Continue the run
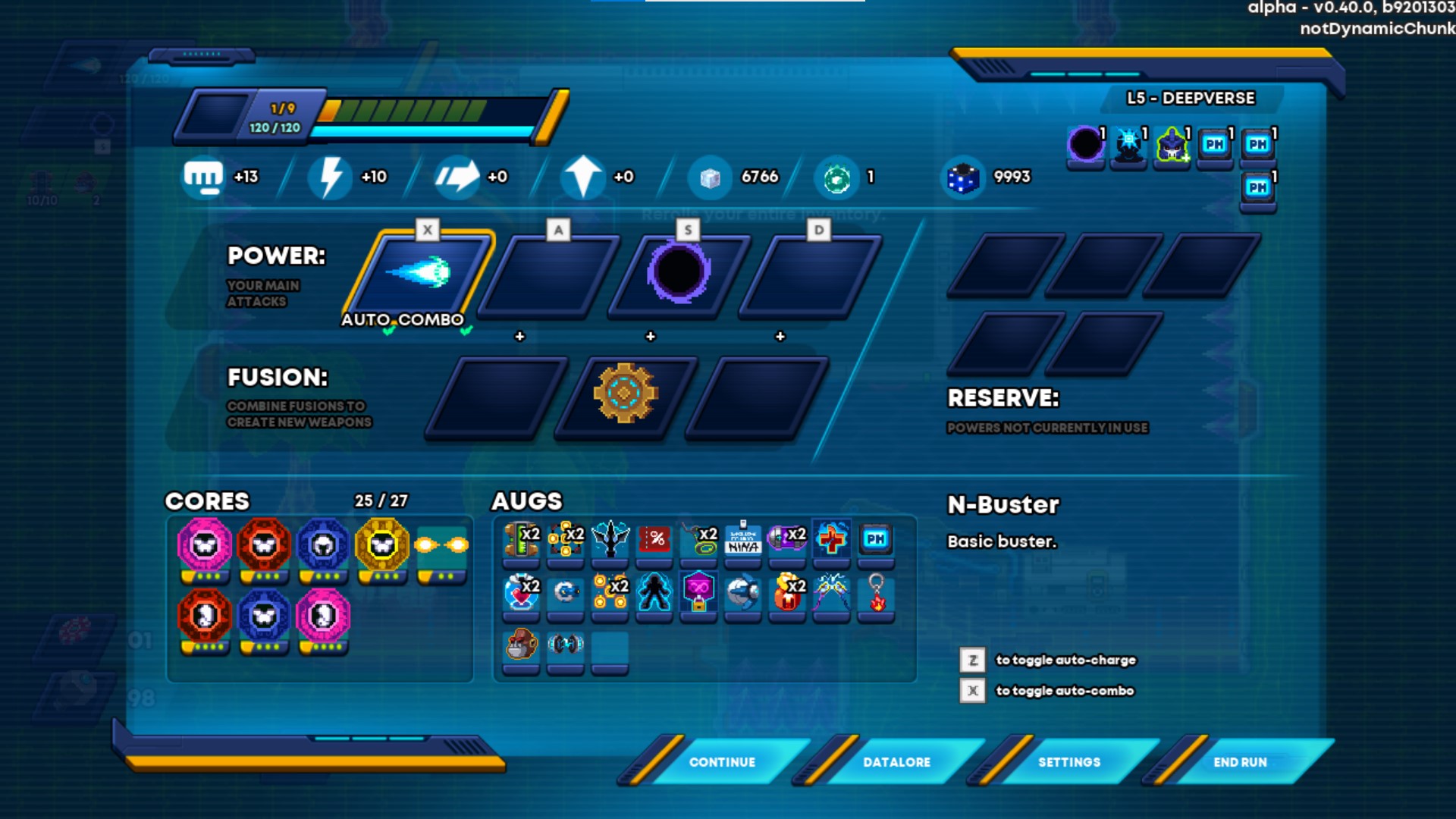The height and width of the screenshot is (819, 1456). pos(721,761)
